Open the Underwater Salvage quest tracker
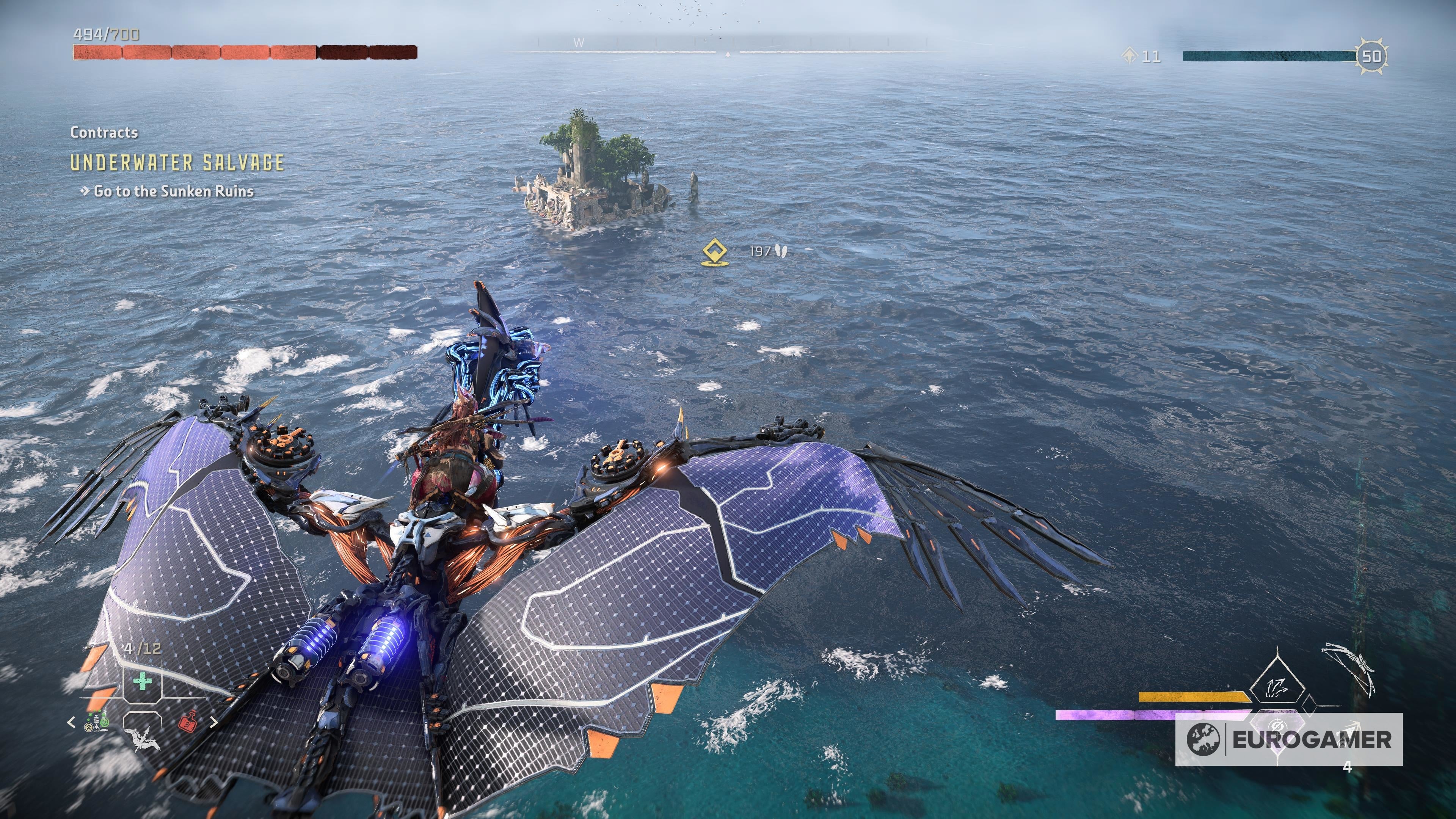 click(177, 163)
